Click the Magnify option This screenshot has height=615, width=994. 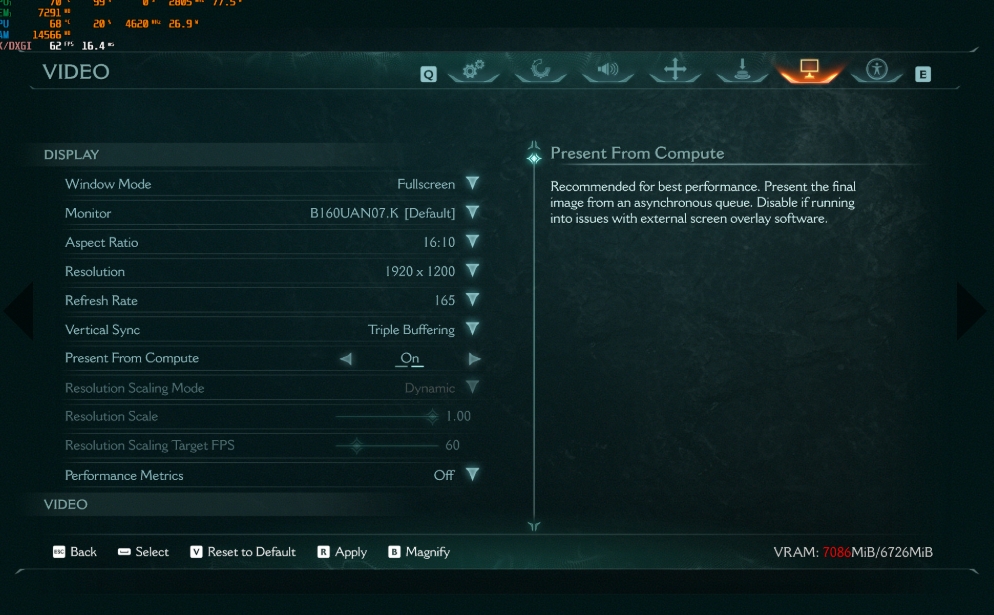[x=419, y=552]
